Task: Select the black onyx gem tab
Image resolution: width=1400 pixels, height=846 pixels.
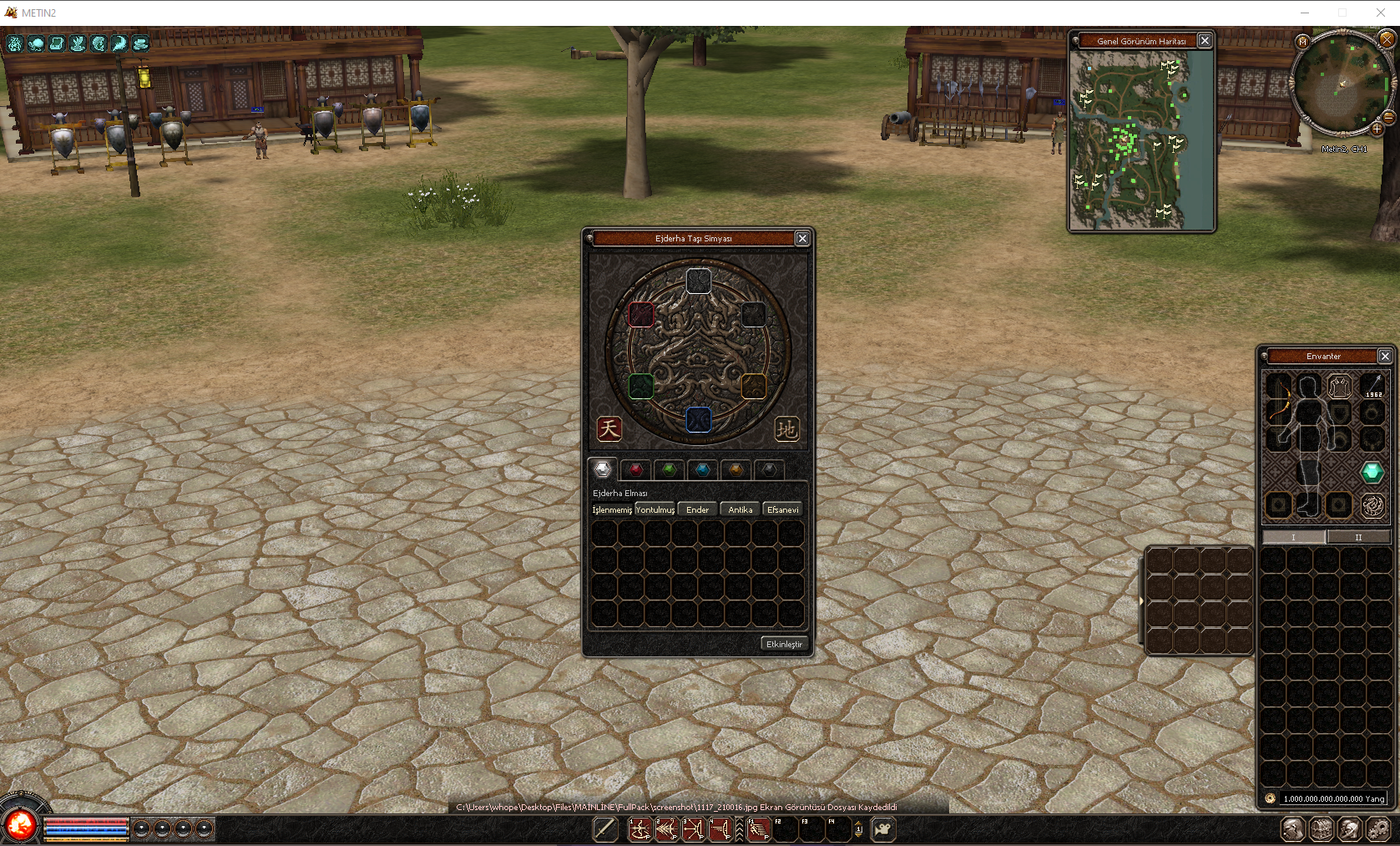Action: pos(769,470)
